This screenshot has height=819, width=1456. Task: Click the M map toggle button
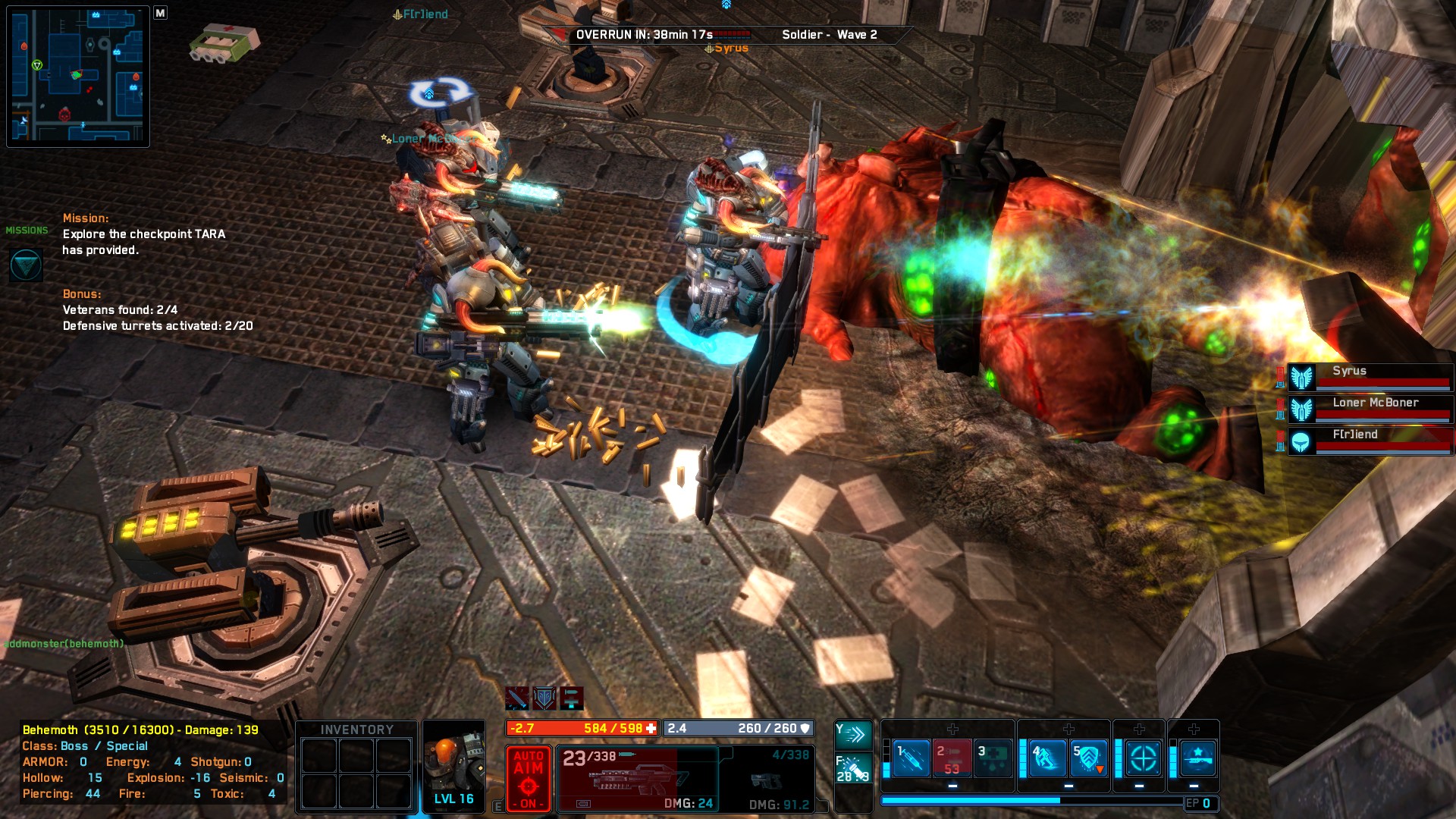[160, 13]
